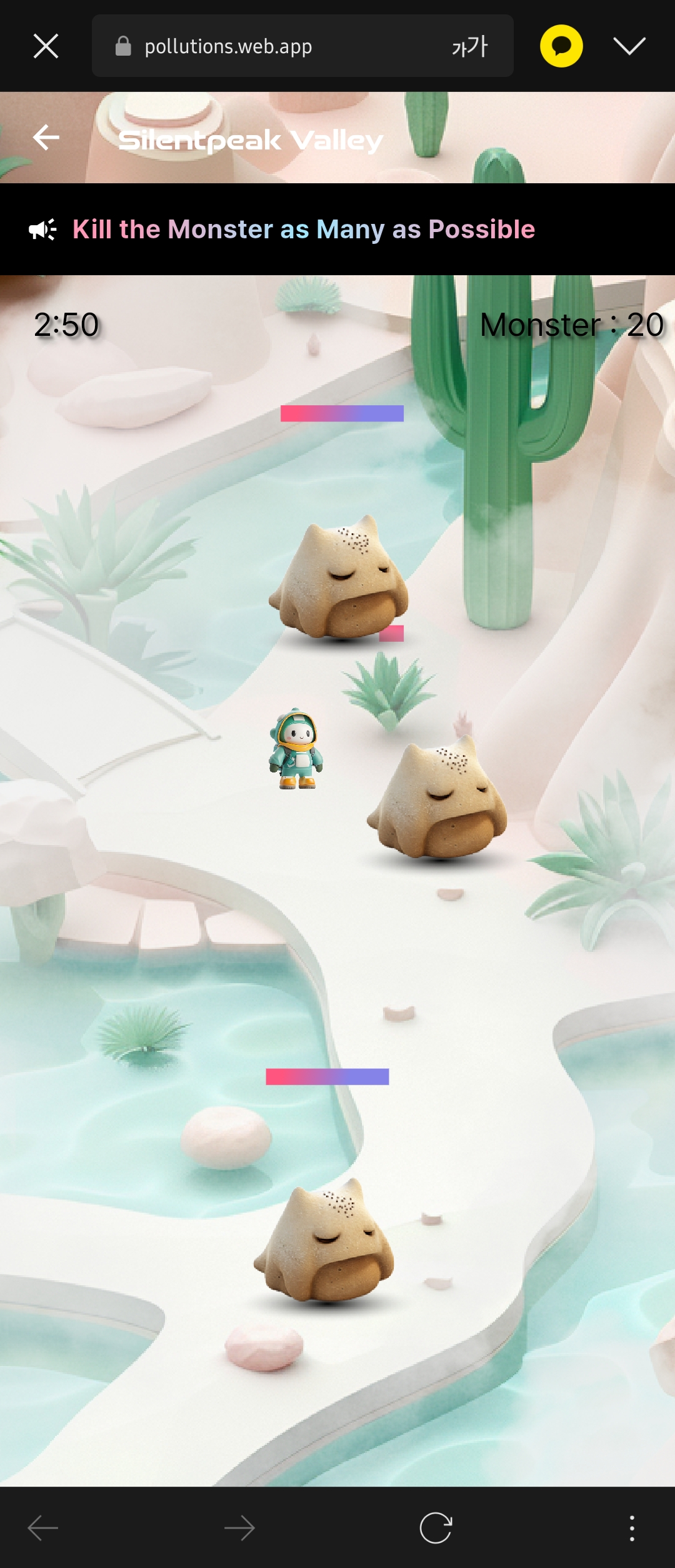
Task: Open the text size options
Action: 469,46
